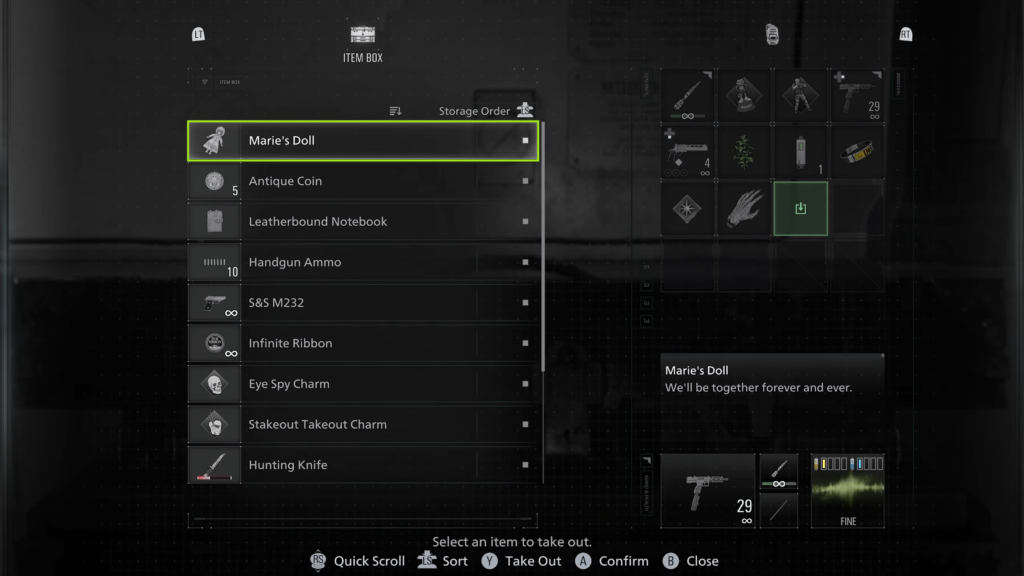Select the Stakeout Takeout Charm row

click(x=362, y=424)
